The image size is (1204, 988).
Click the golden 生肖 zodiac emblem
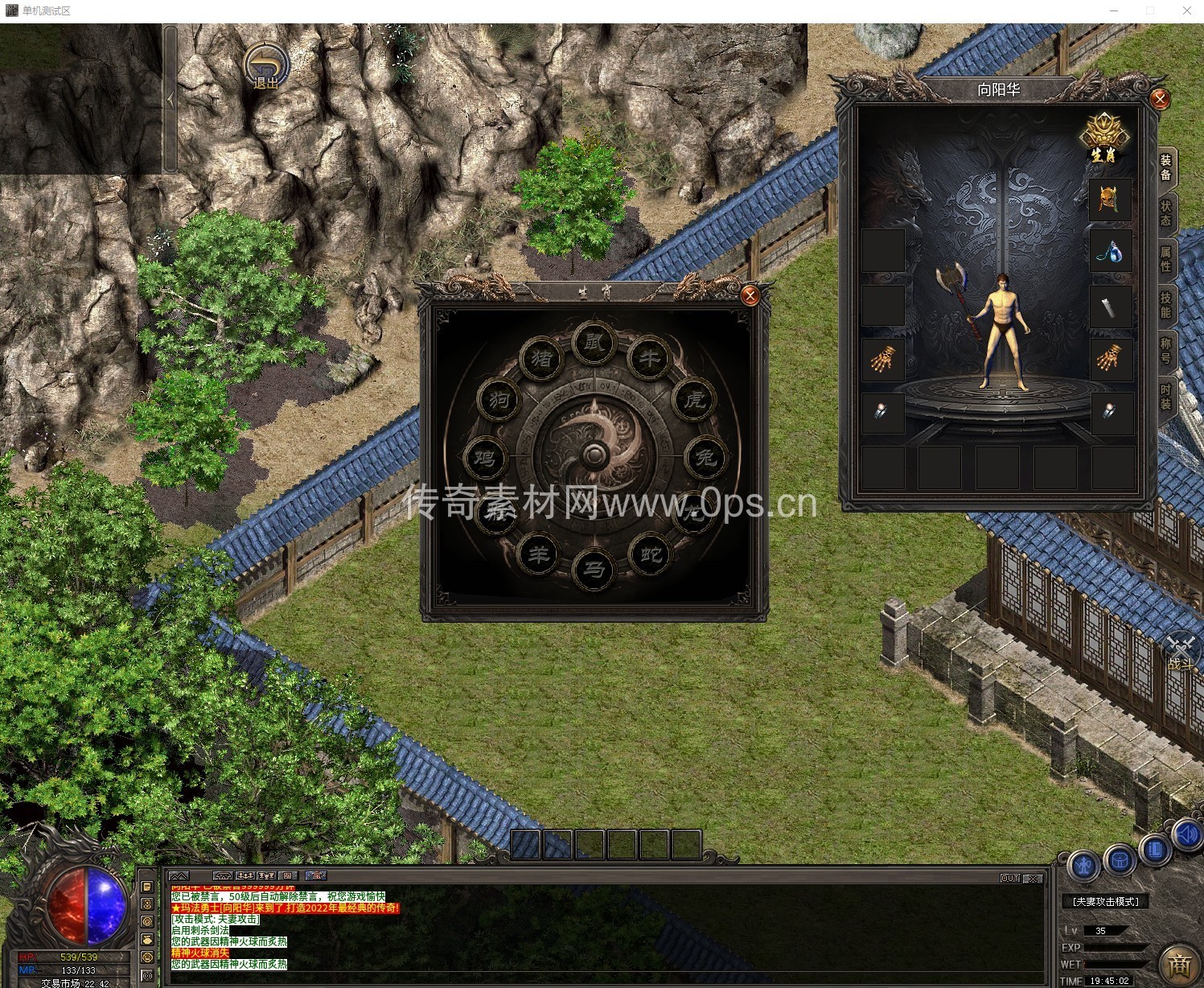1103,137
